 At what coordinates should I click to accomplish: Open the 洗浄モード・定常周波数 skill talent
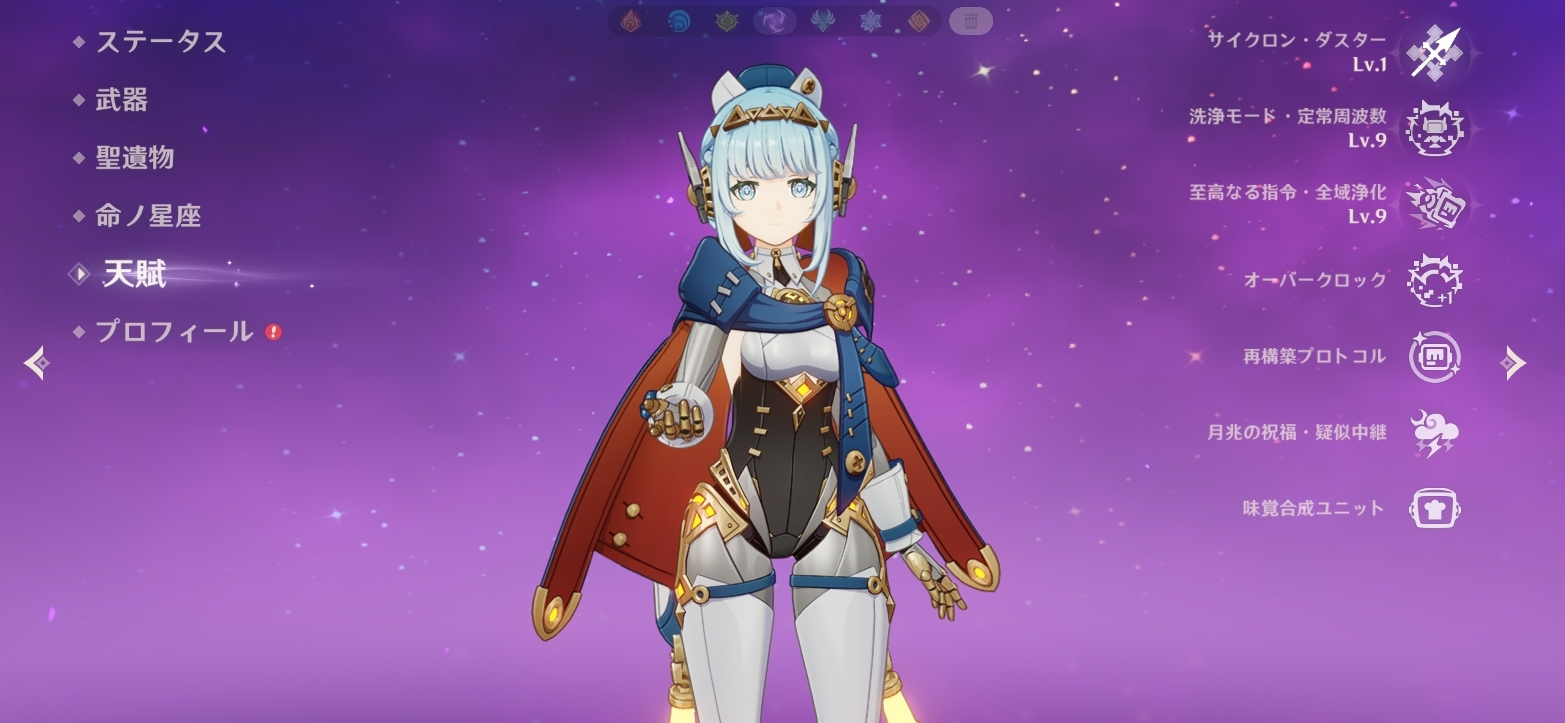(x=1435, y=129)
